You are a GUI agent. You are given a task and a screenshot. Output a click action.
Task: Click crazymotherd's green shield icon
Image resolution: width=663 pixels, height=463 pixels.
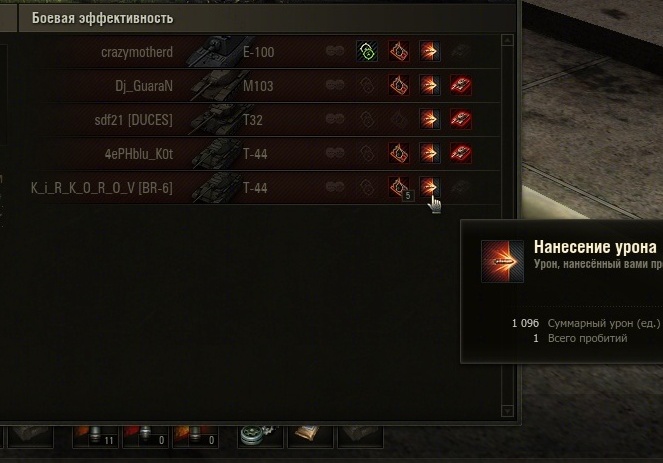tap(367, 52)
